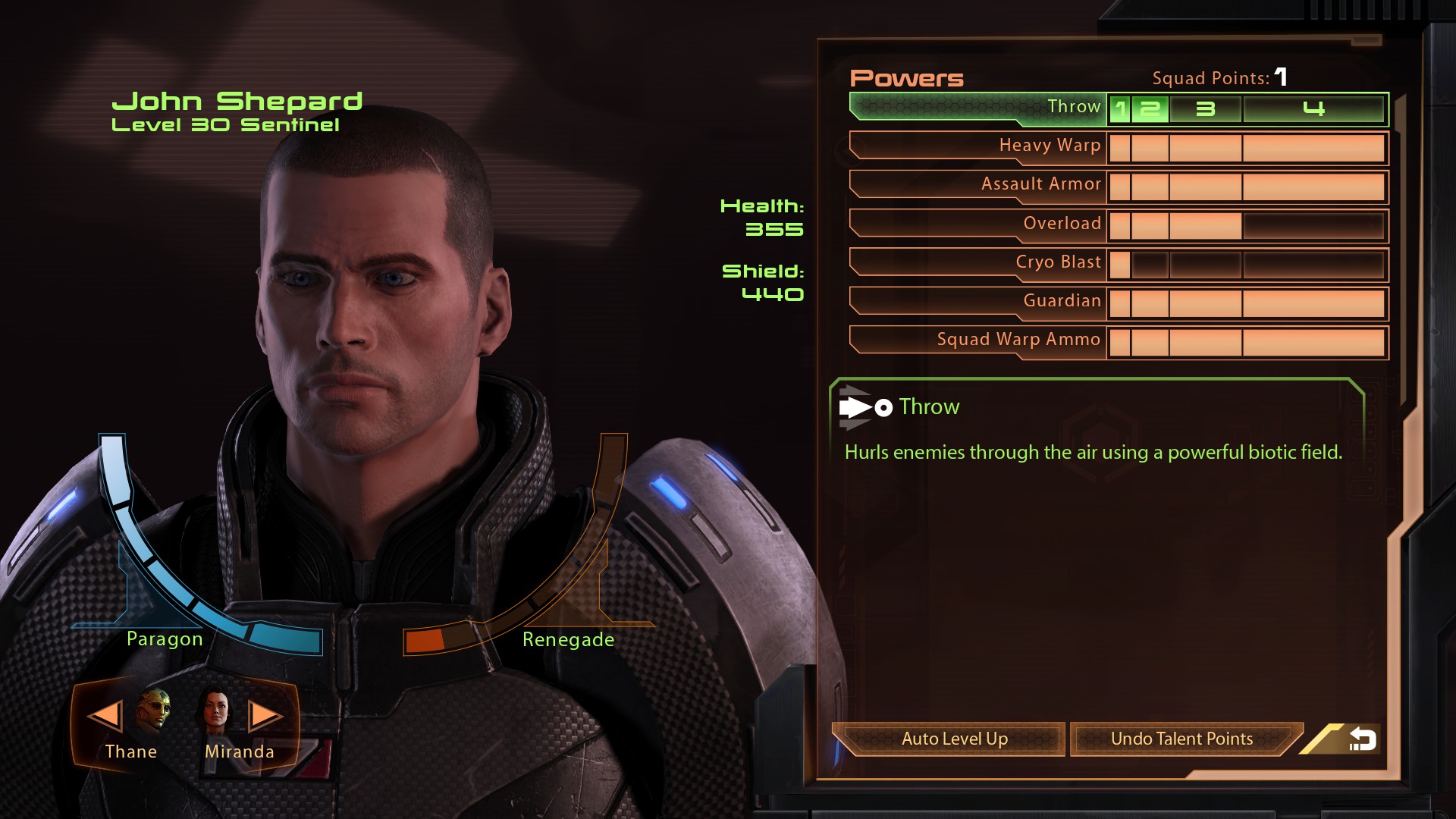Choose the Squad Warp Ammo power
The width and height of the screenshot is (1456, 819).
[978, 340]
